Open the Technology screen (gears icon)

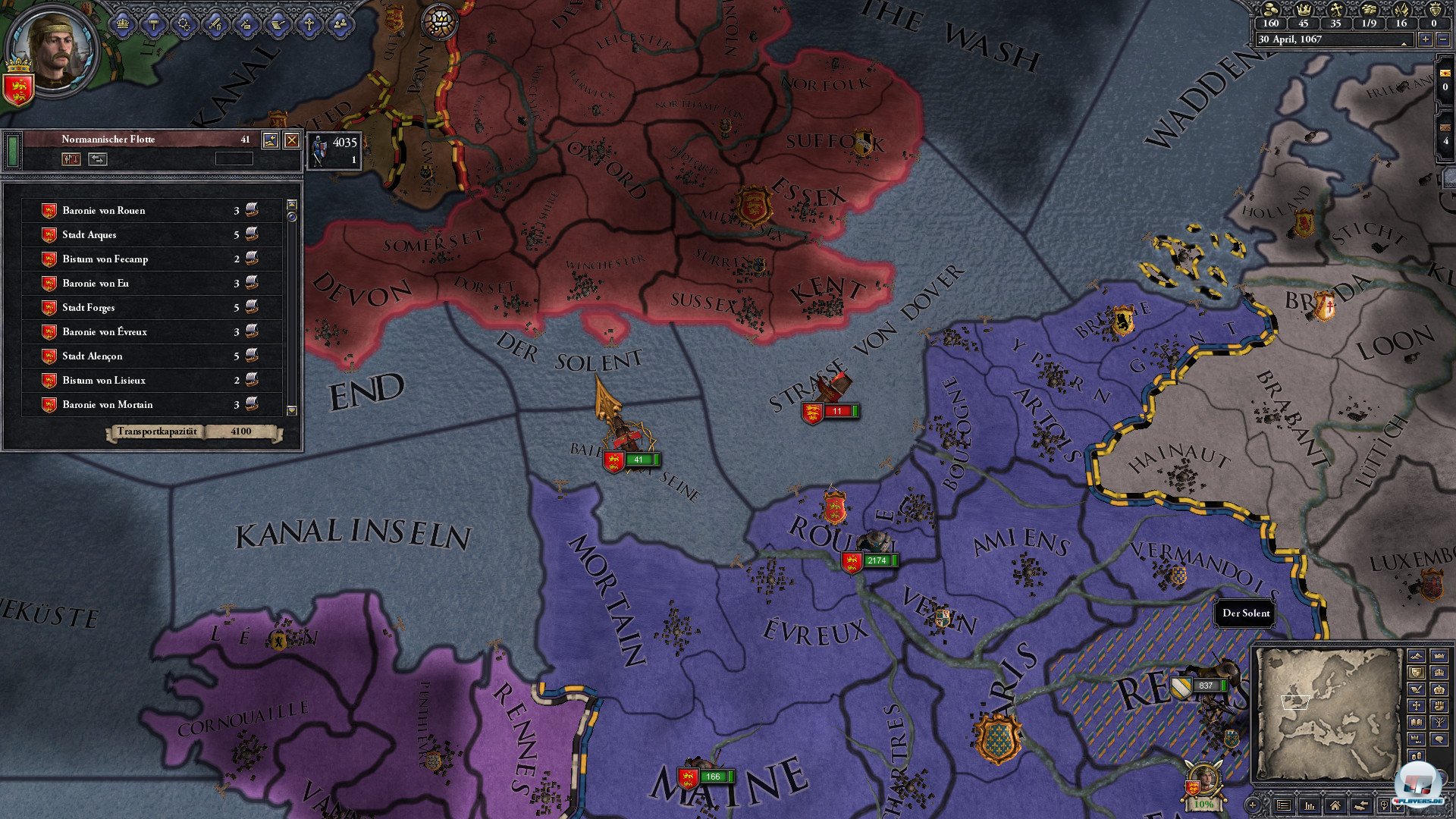tap(184, 24)
